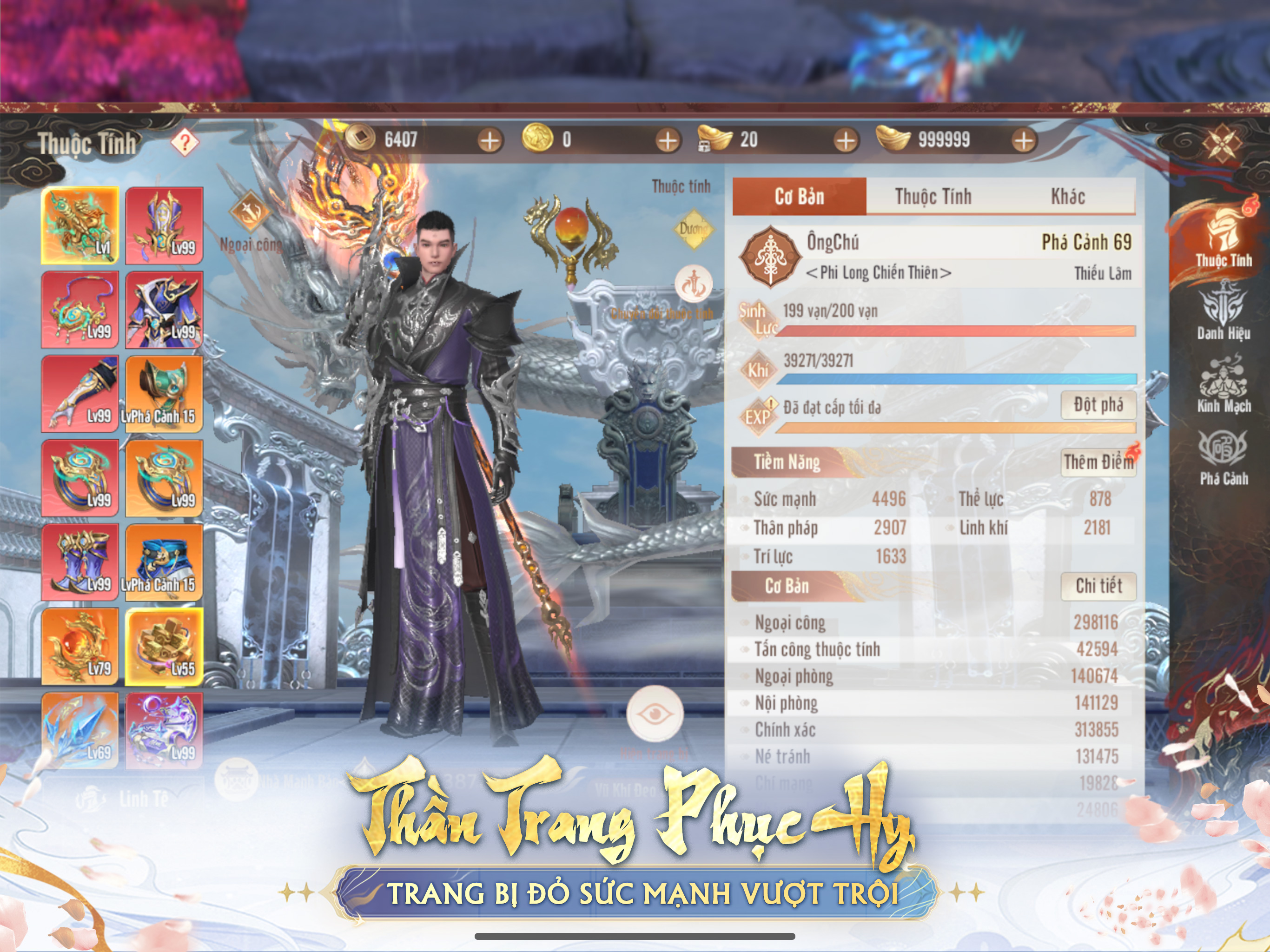Image resolution: width=1270 pixels, height=952 pixels.
Task: Select the Lv1 weapon equipment slot
Action: click(80, 225)
